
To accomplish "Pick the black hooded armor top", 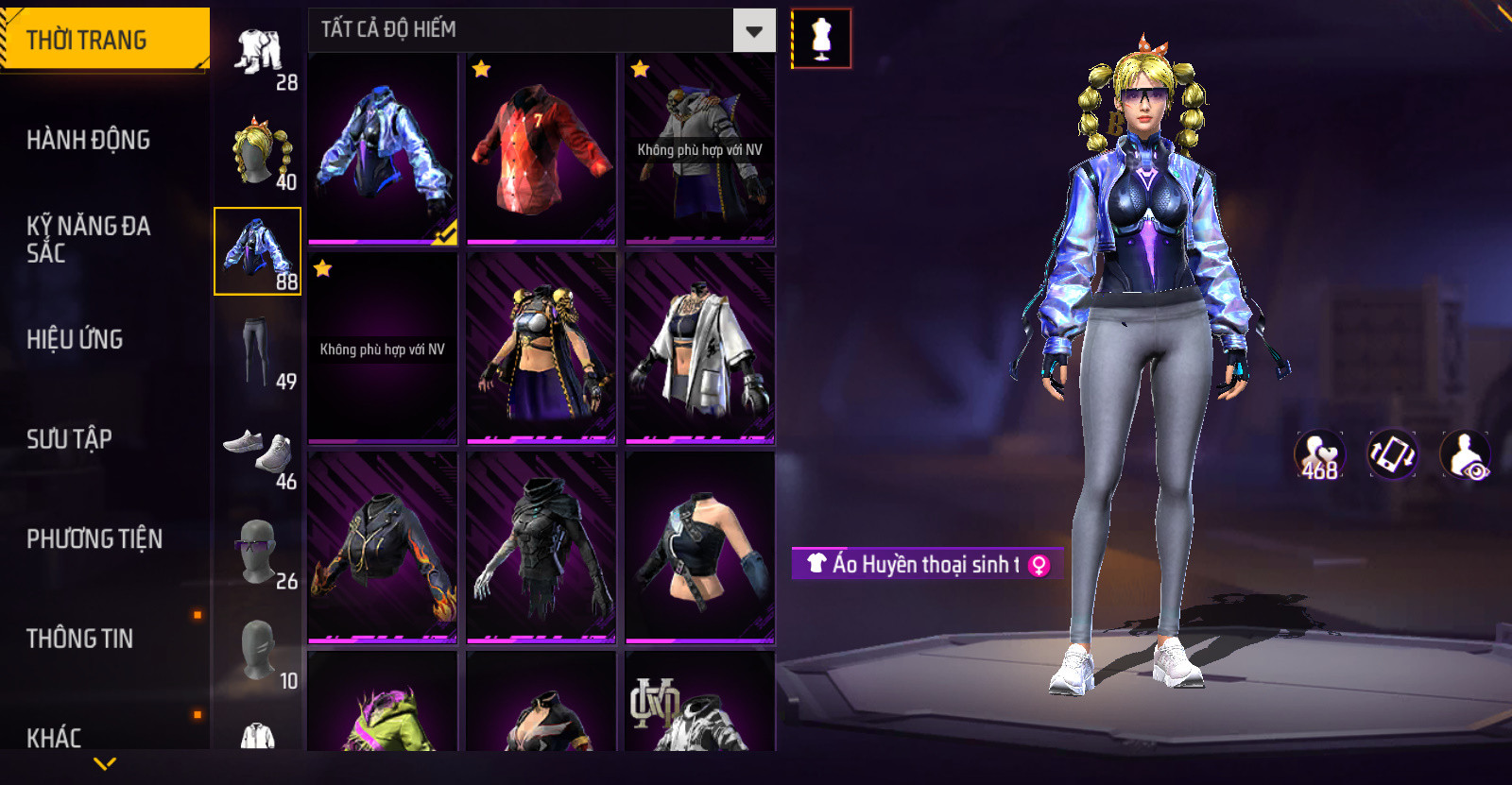I will 541,548.
